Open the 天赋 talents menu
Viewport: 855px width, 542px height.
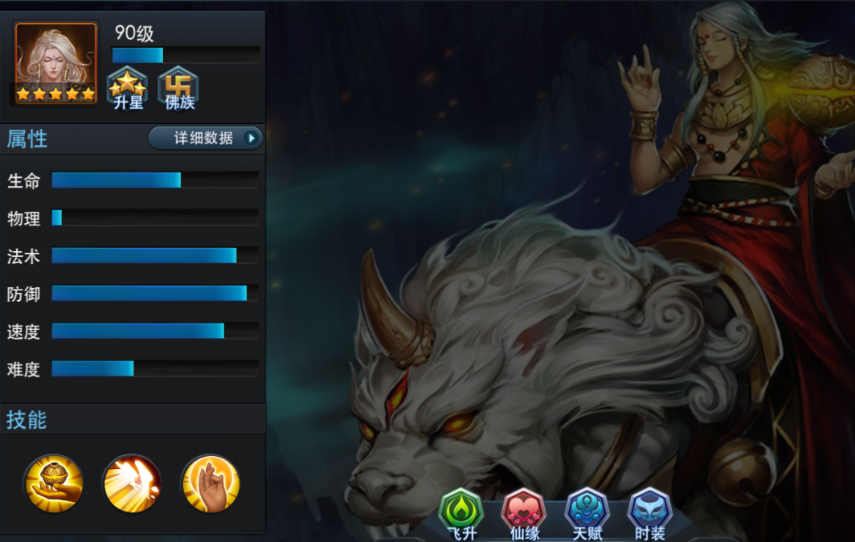(586, 513)
